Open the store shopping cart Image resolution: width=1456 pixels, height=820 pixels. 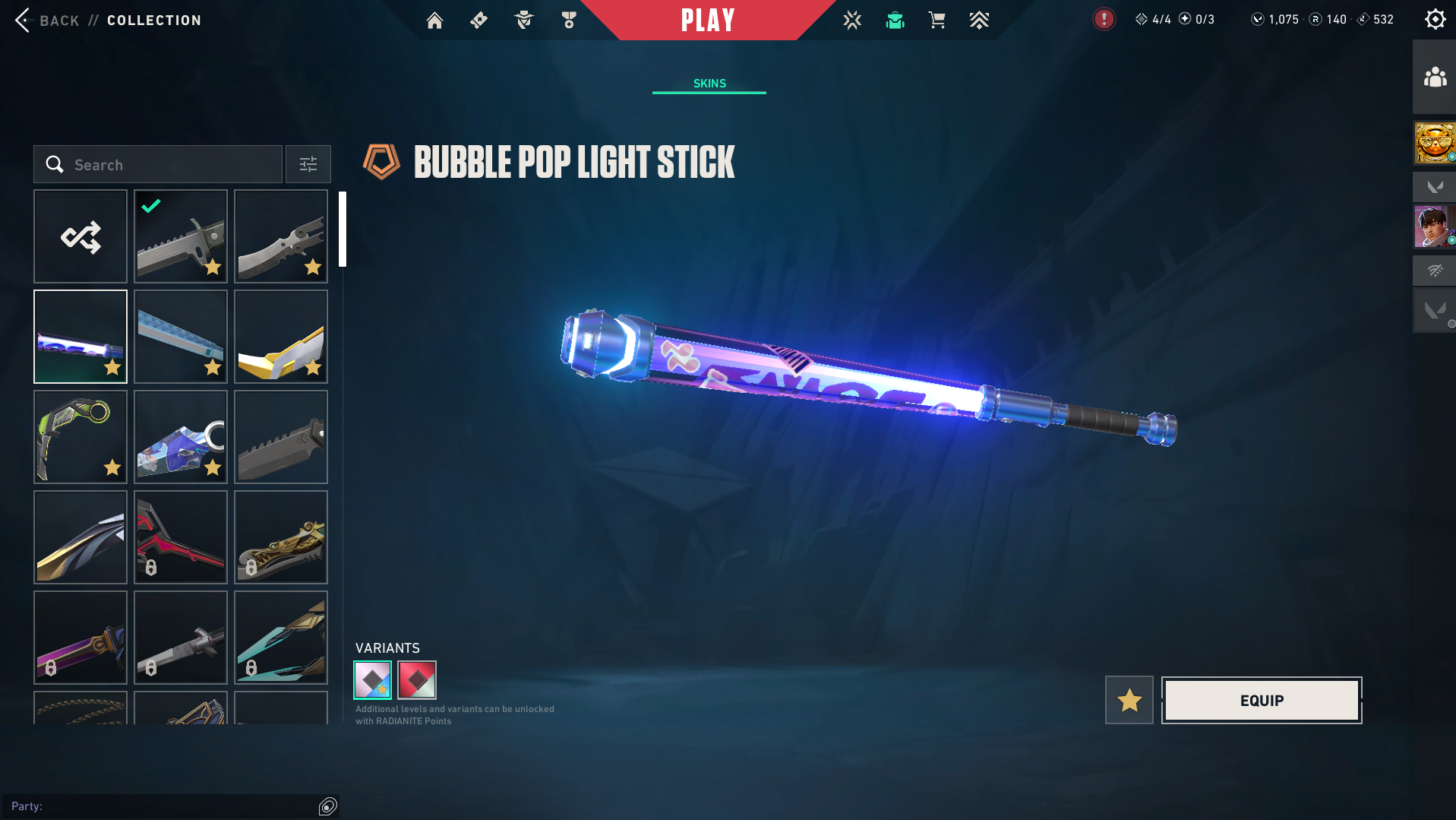coord(936,21)
